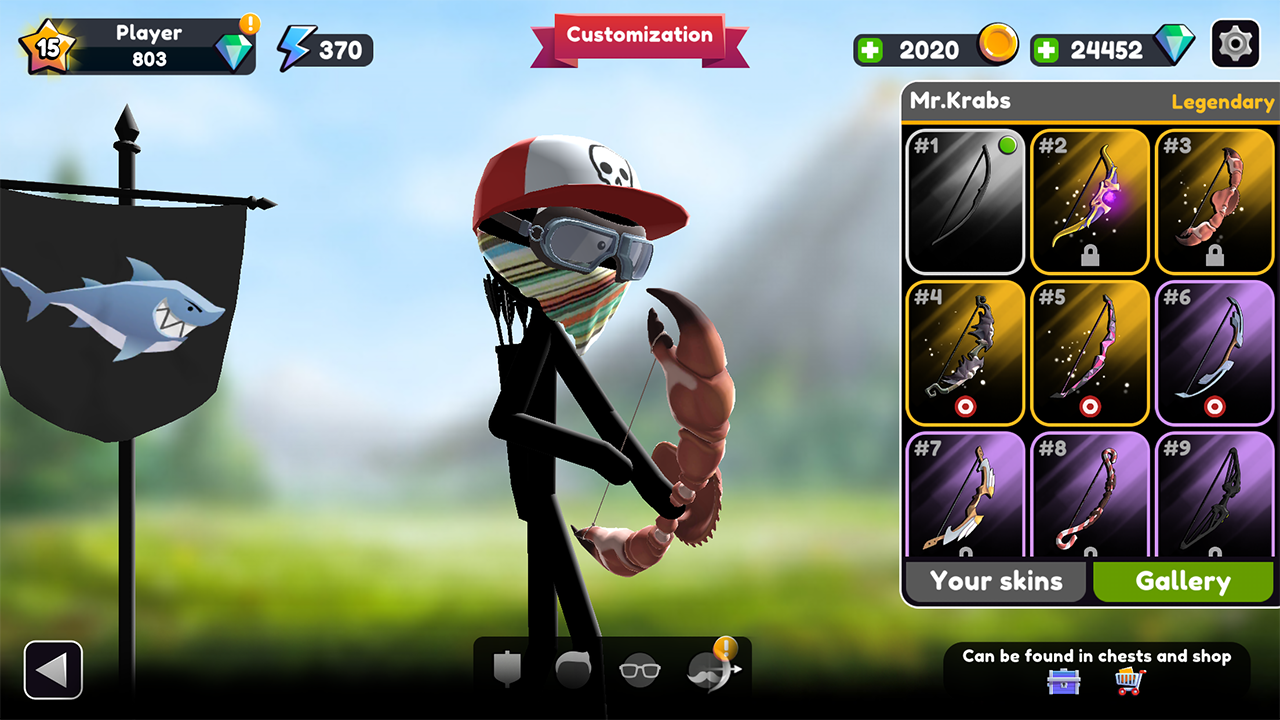Open the flag banner customization icon
This screenshot has height=720, width=1280.
[x=507, y=668]
